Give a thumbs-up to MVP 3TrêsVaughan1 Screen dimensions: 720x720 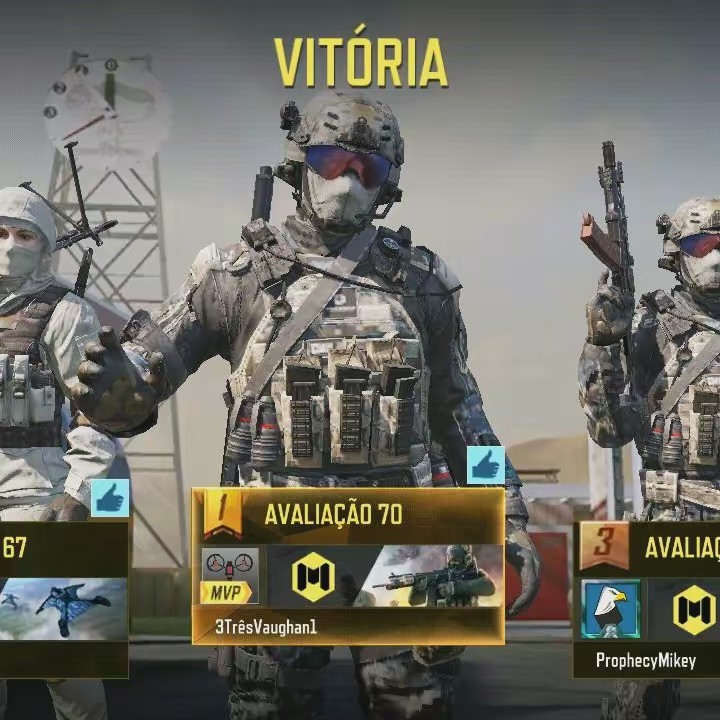(485, 465)
